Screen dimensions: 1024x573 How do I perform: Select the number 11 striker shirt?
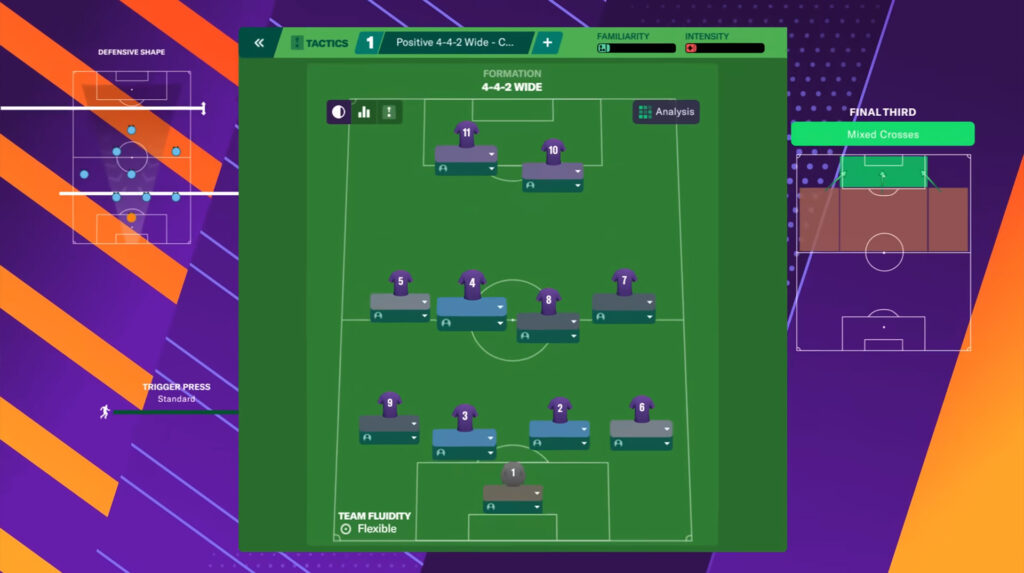[x=466, y=134]
